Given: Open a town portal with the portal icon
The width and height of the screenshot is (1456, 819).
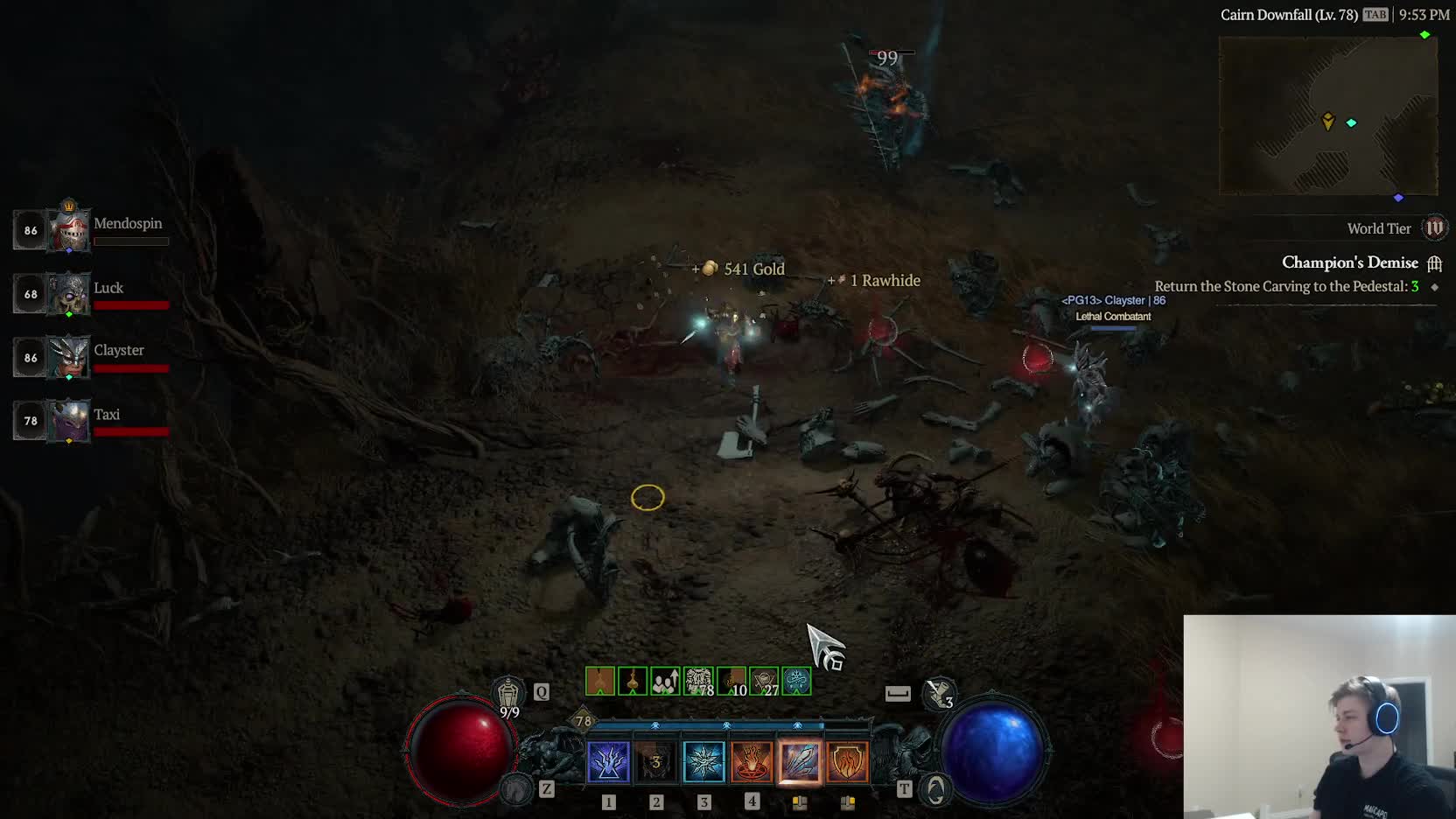Looking at the screenshot, I should click(x=935, y=790).
